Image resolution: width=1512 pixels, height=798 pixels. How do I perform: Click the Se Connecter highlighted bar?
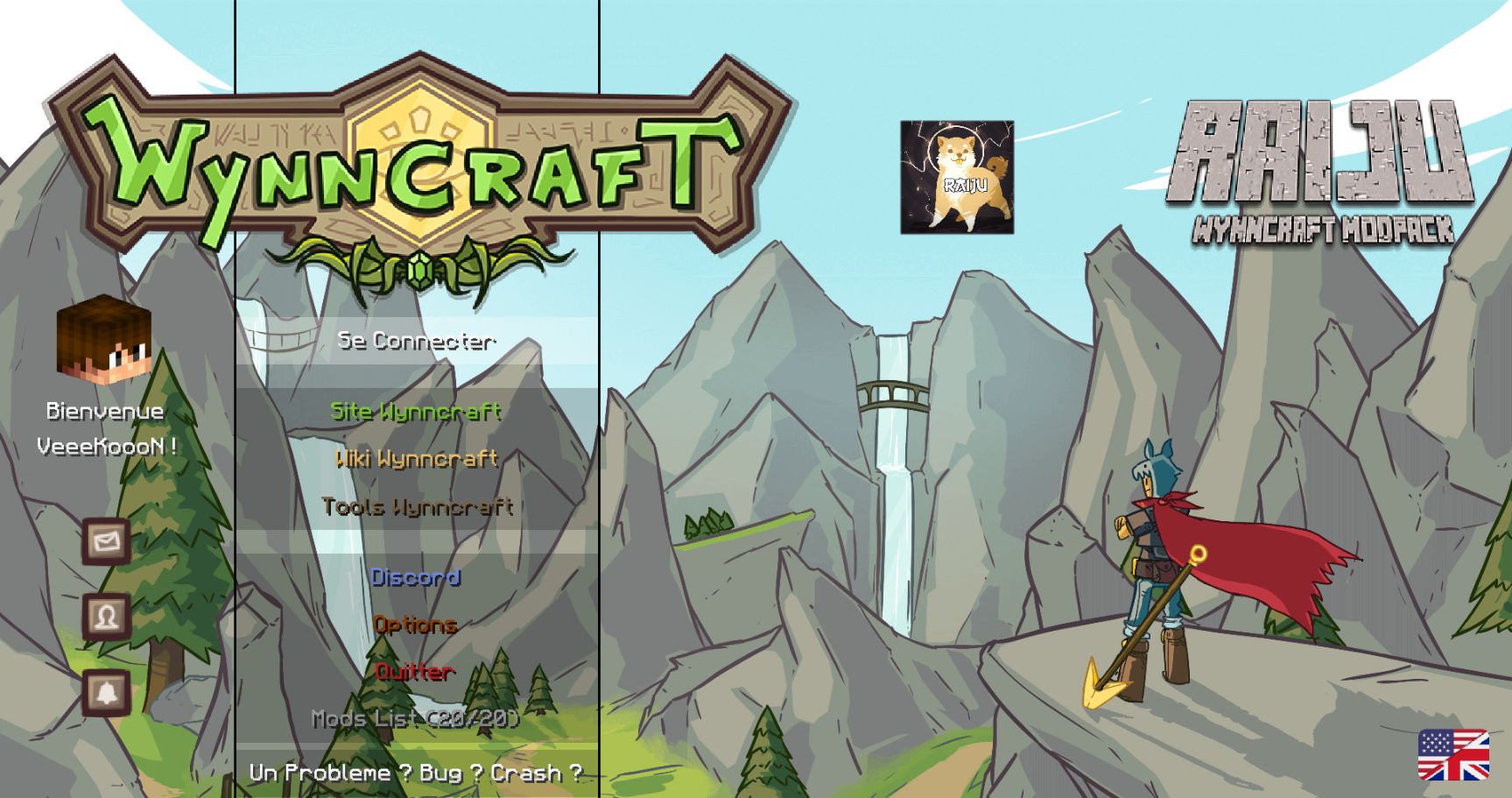[418, 342]
